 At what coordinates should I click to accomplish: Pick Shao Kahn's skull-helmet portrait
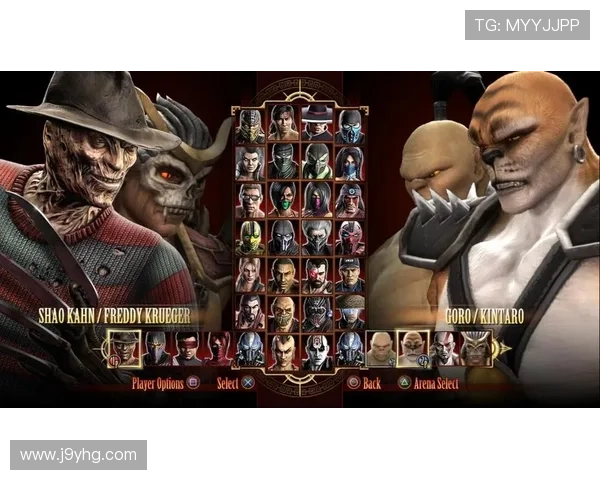475,349
